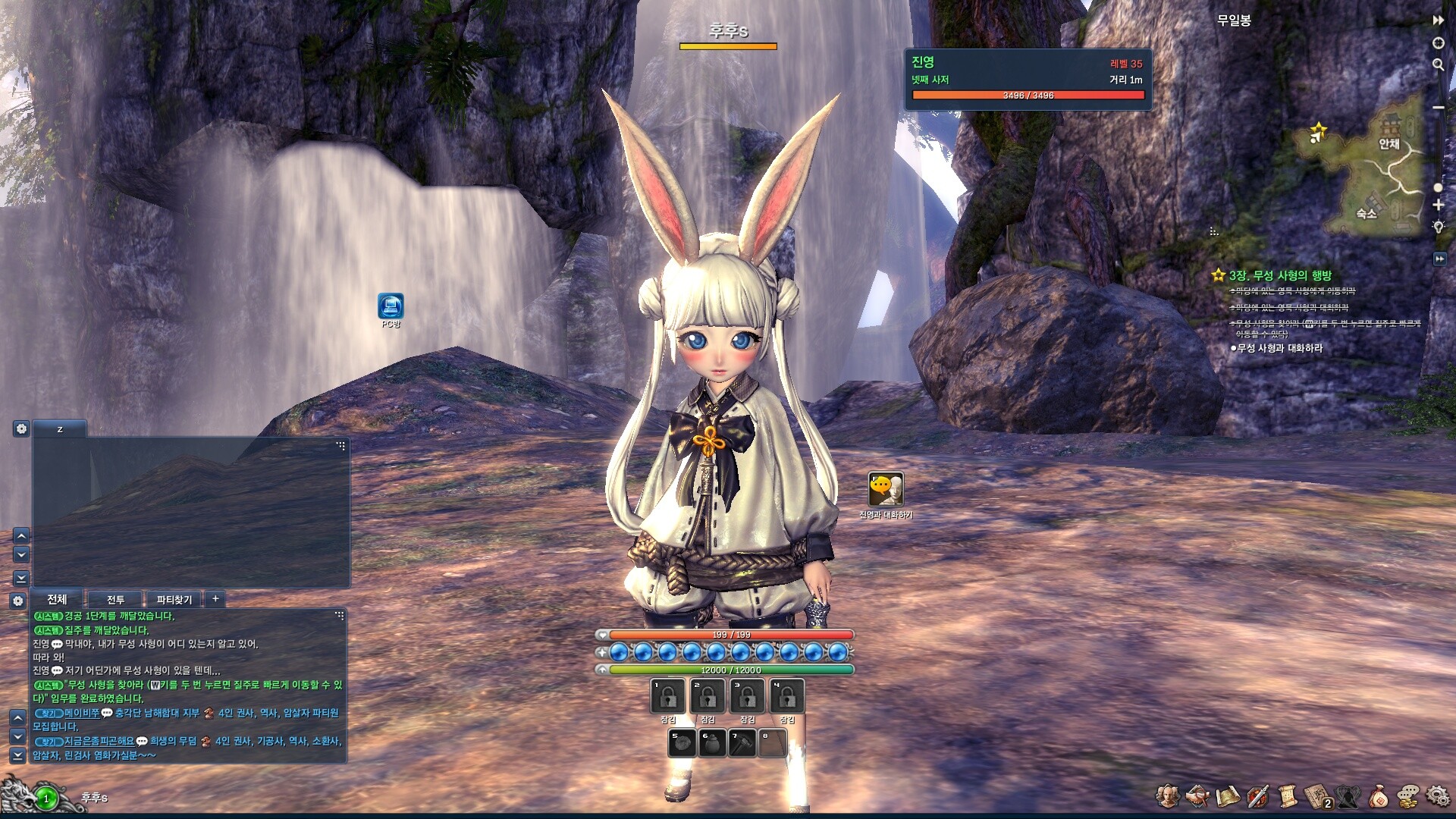Open the martial arts book icon
This screenshot has height=819, width=1456.
pos(1318,796)
